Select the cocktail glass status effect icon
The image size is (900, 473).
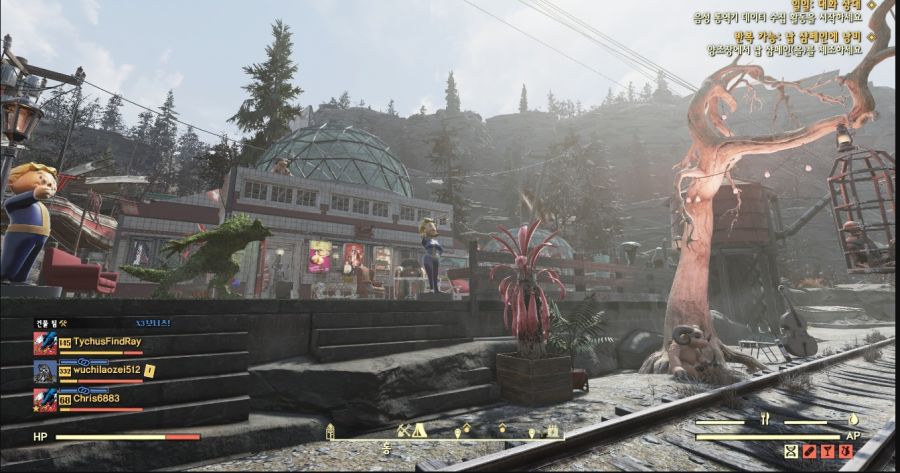[827, 452]
